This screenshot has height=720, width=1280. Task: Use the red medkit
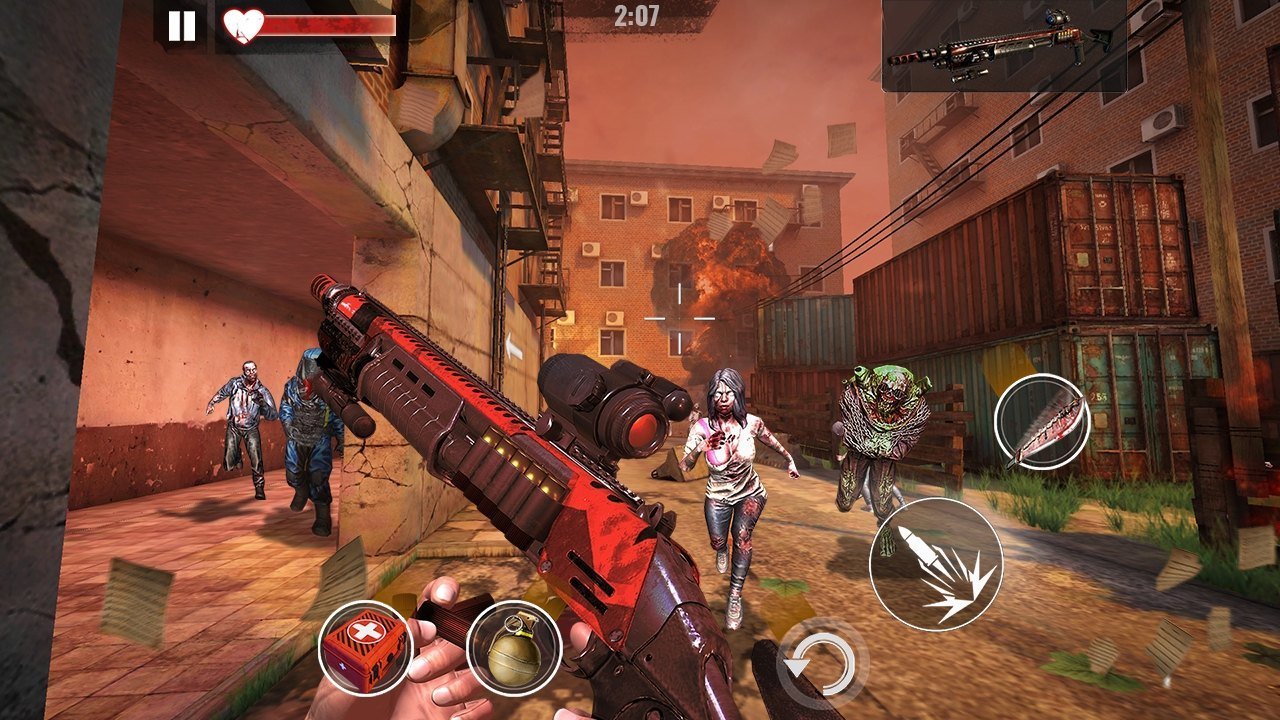point(365,648)
